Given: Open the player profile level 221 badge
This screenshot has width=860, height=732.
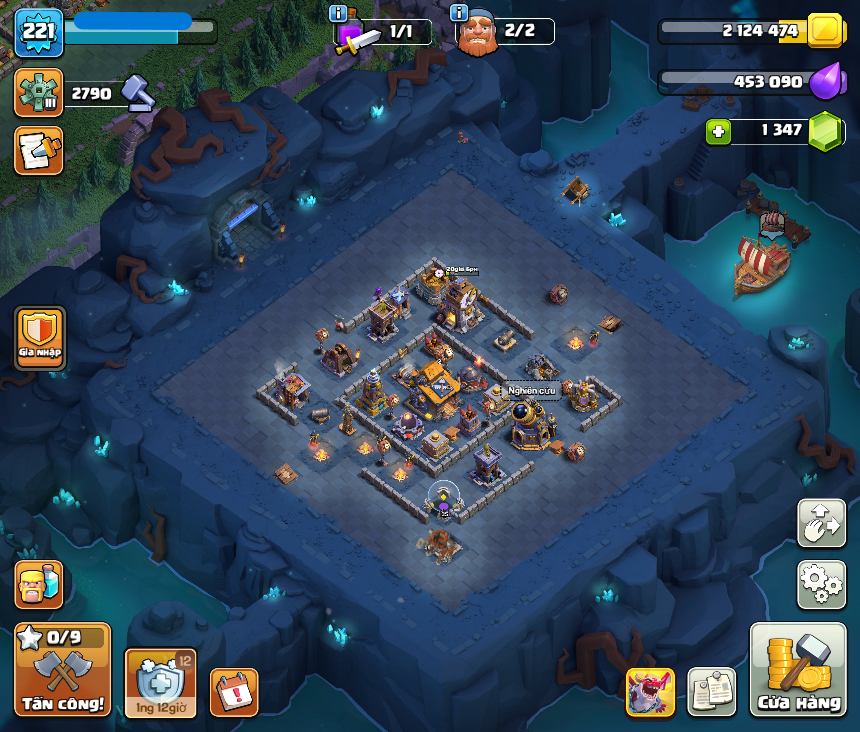Looking at the screenshot, I should pyautogui.click(x=39, y=33).
